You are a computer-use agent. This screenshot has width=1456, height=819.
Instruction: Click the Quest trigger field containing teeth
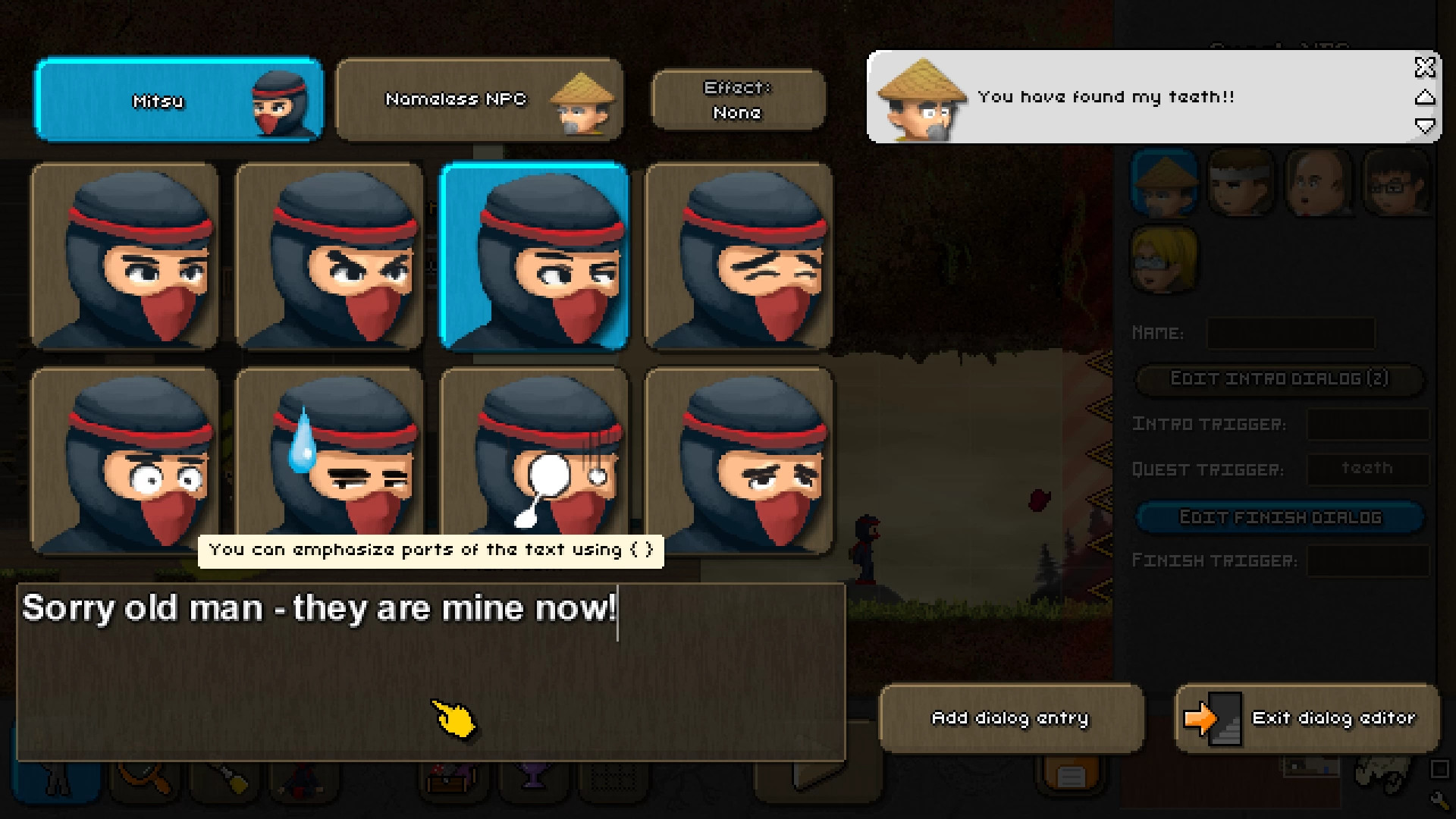pyautogui.click(x=1368, y=469)
